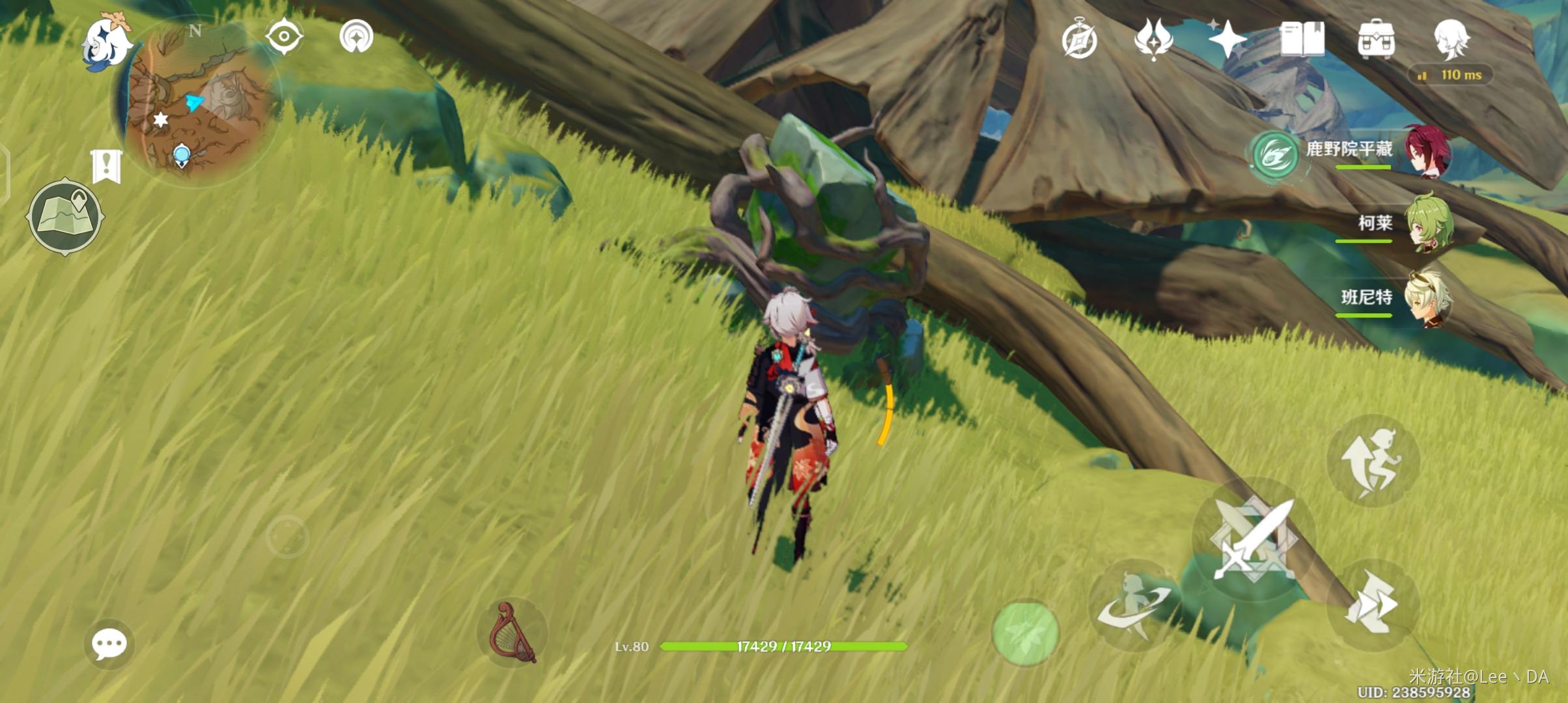This screenshot has height=703, width=1568.
Task: Open the quest bookmark icon
Action: point(106,165)
